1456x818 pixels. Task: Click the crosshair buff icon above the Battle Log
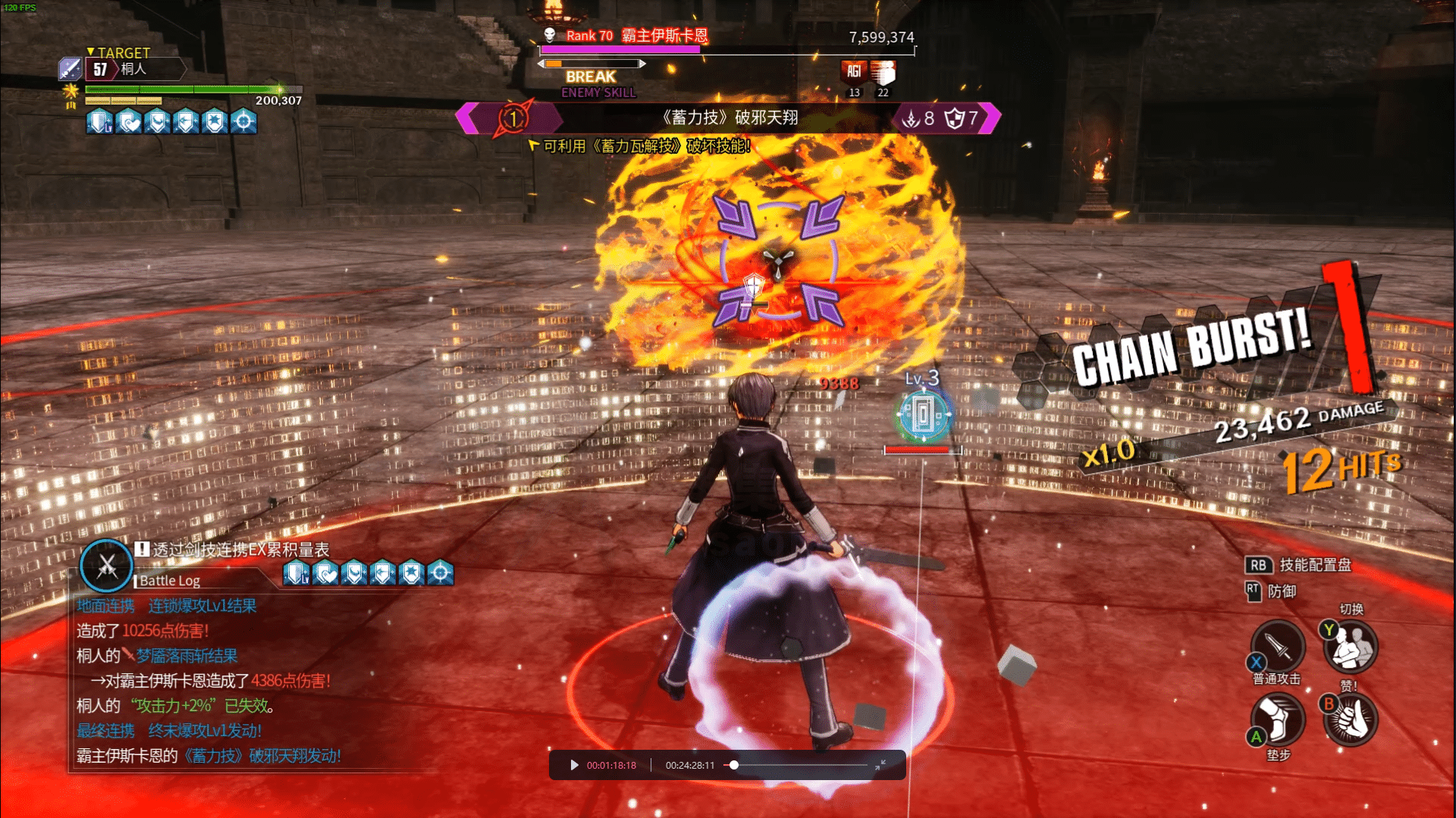pyautogui.click(x=440, y=573)
